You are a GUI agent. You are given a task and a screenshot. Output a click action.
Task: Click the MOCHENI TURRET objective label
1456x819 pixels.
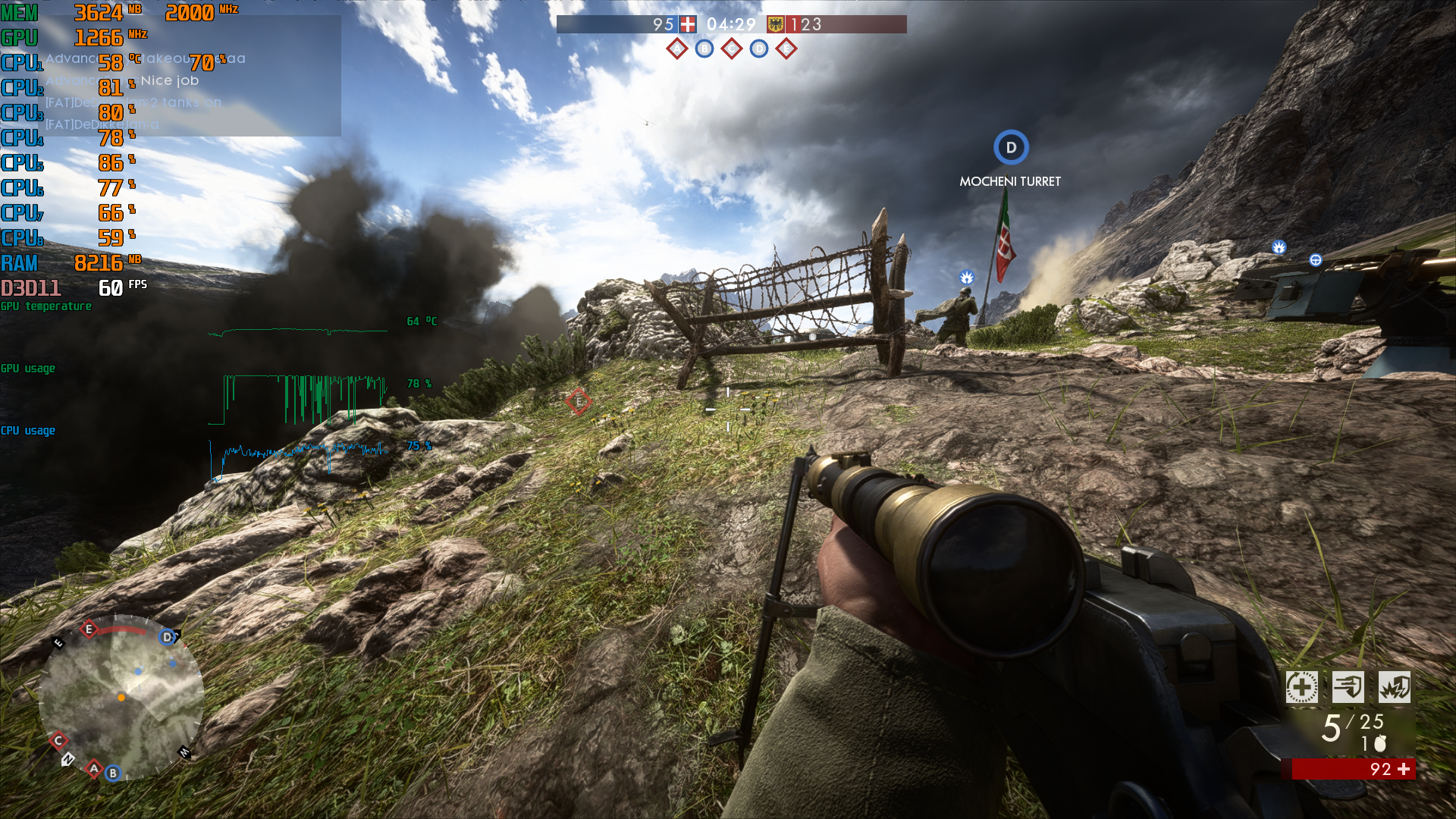pyautogui.click(x=1010, y=181)
